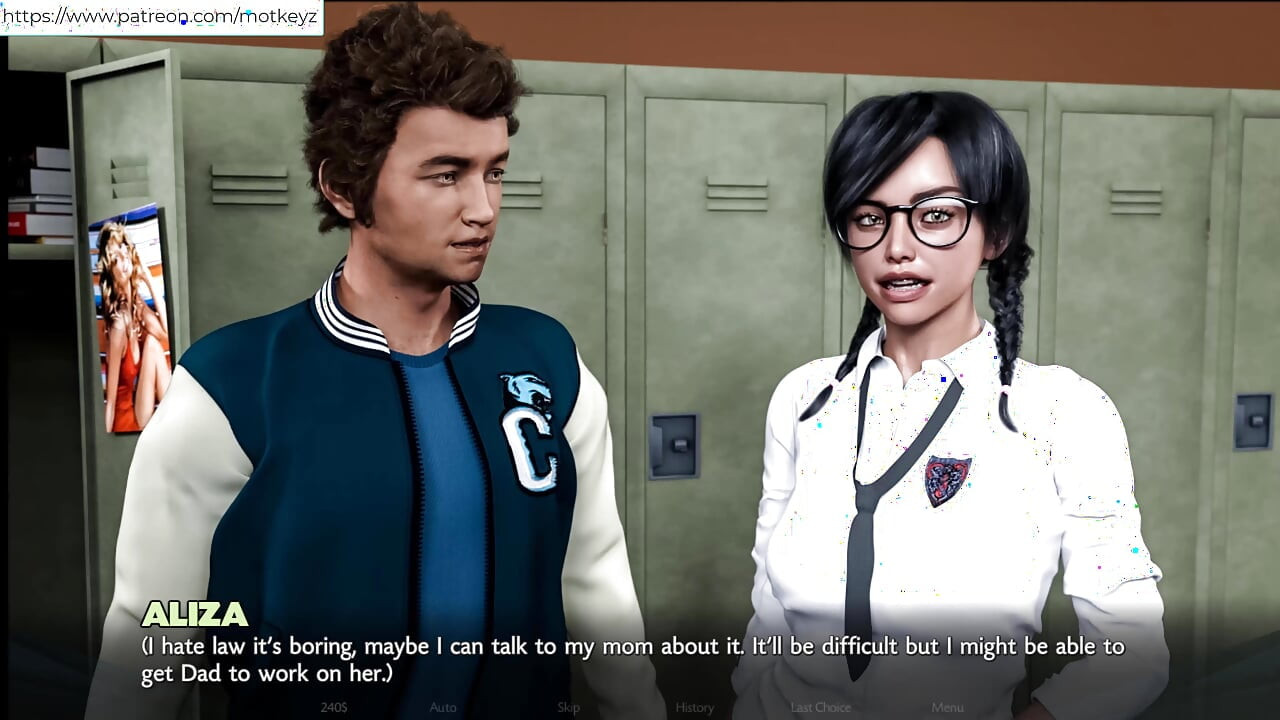Open the dialogue History
This screenshot has width=1280, height=720.
pyautogui.click(x=694, y=707)
